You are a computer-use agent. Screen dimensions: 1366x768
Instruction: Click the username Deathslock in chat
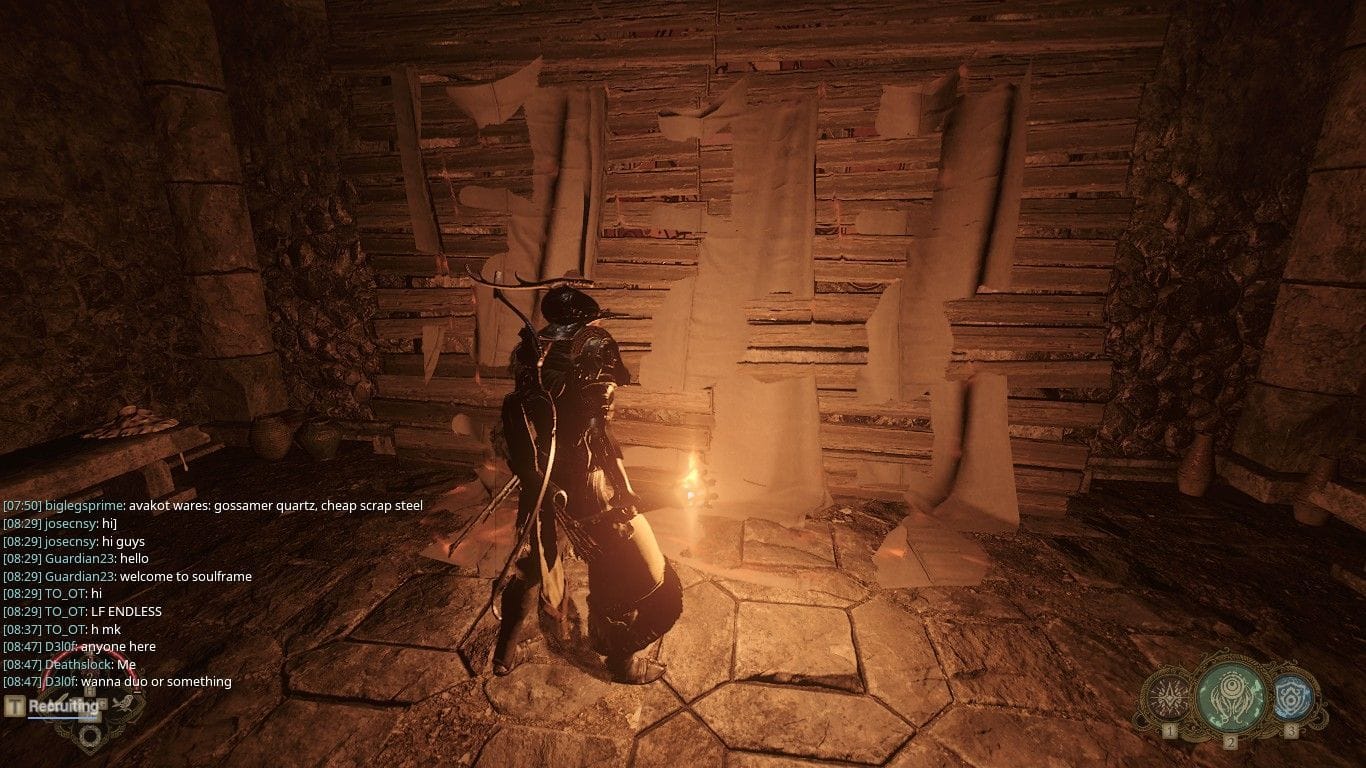pyautogui.click(x=75, y=663)
